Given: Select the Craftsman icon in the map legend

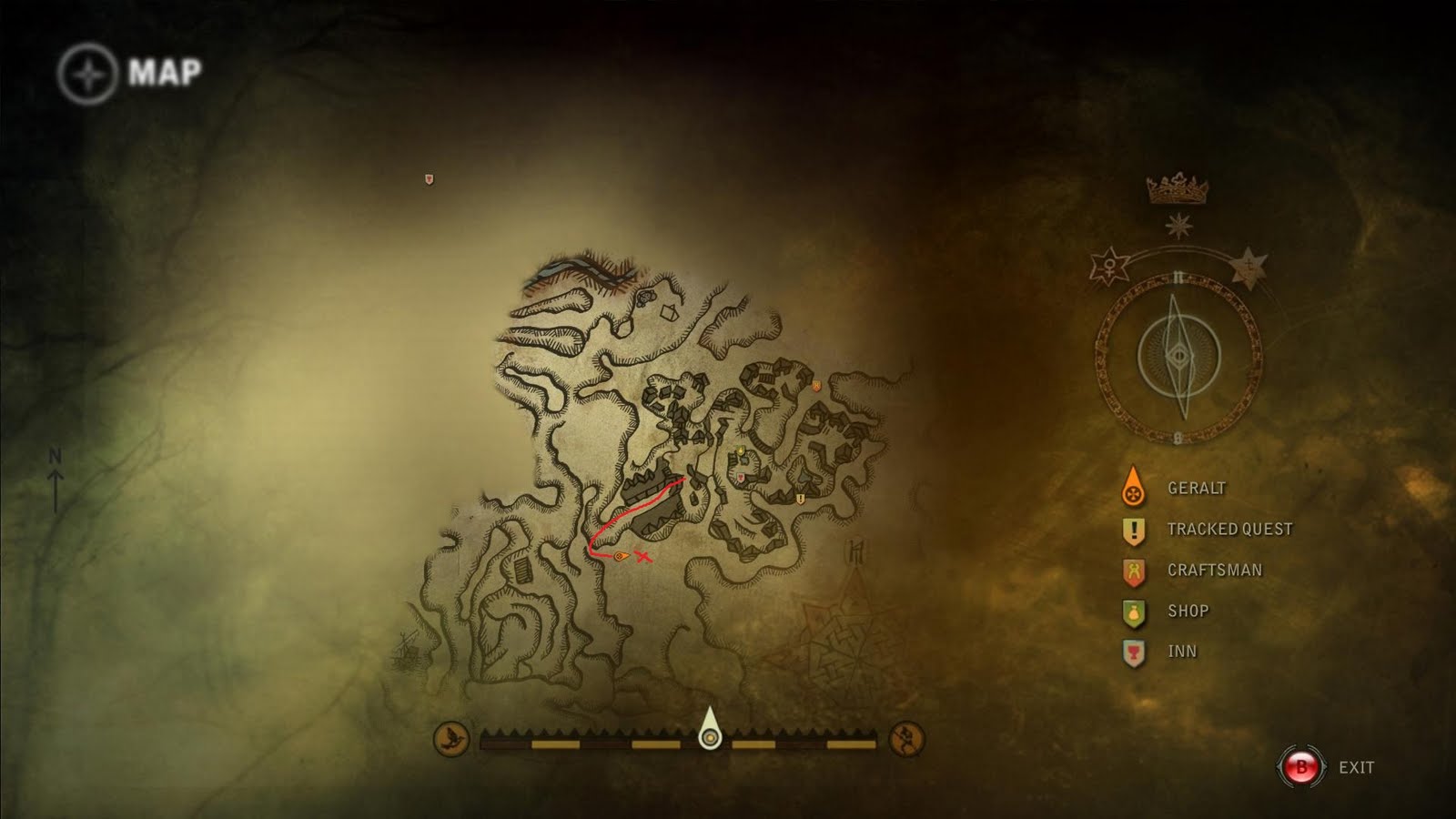Looking at the screenshot, I should [x=1133, y=570].
